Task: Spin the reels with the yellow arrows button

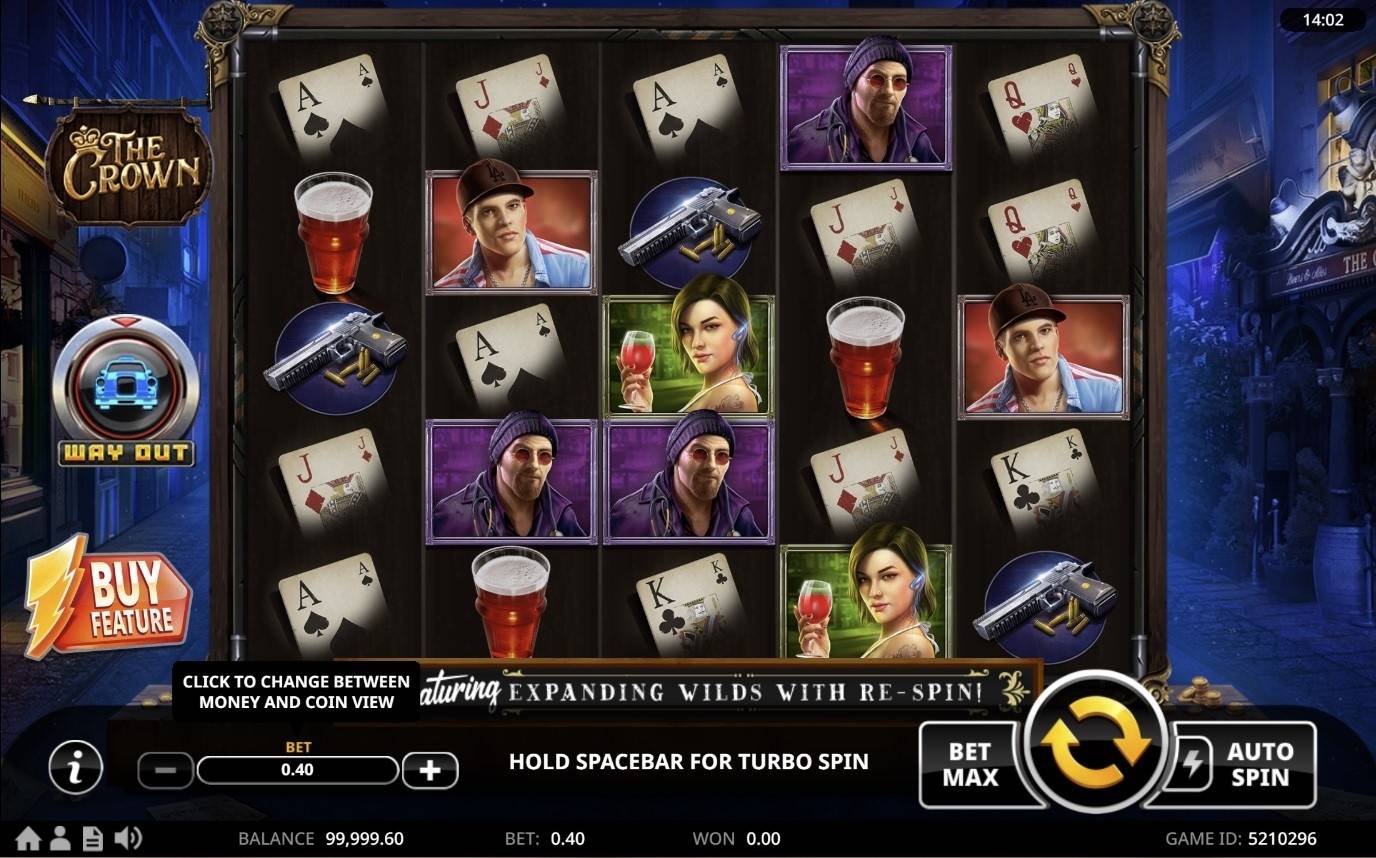Action: click(1095, 741)
